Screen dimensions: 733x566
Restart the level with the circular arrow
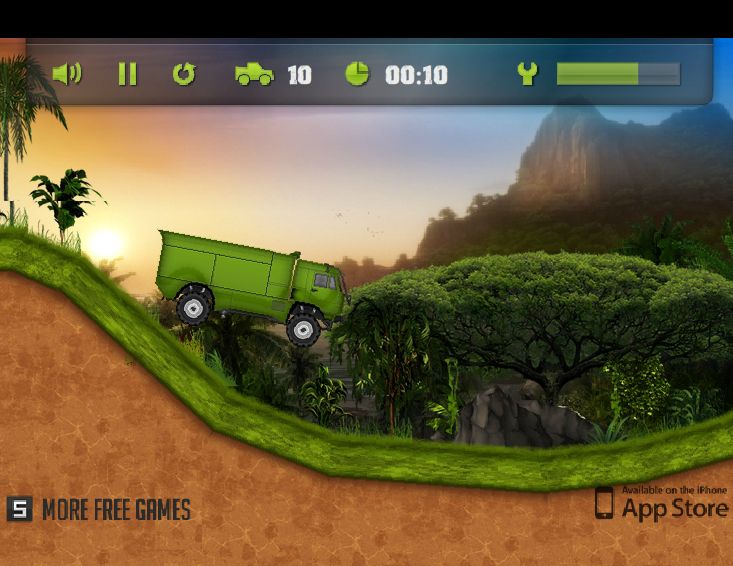tap(184, 74)
